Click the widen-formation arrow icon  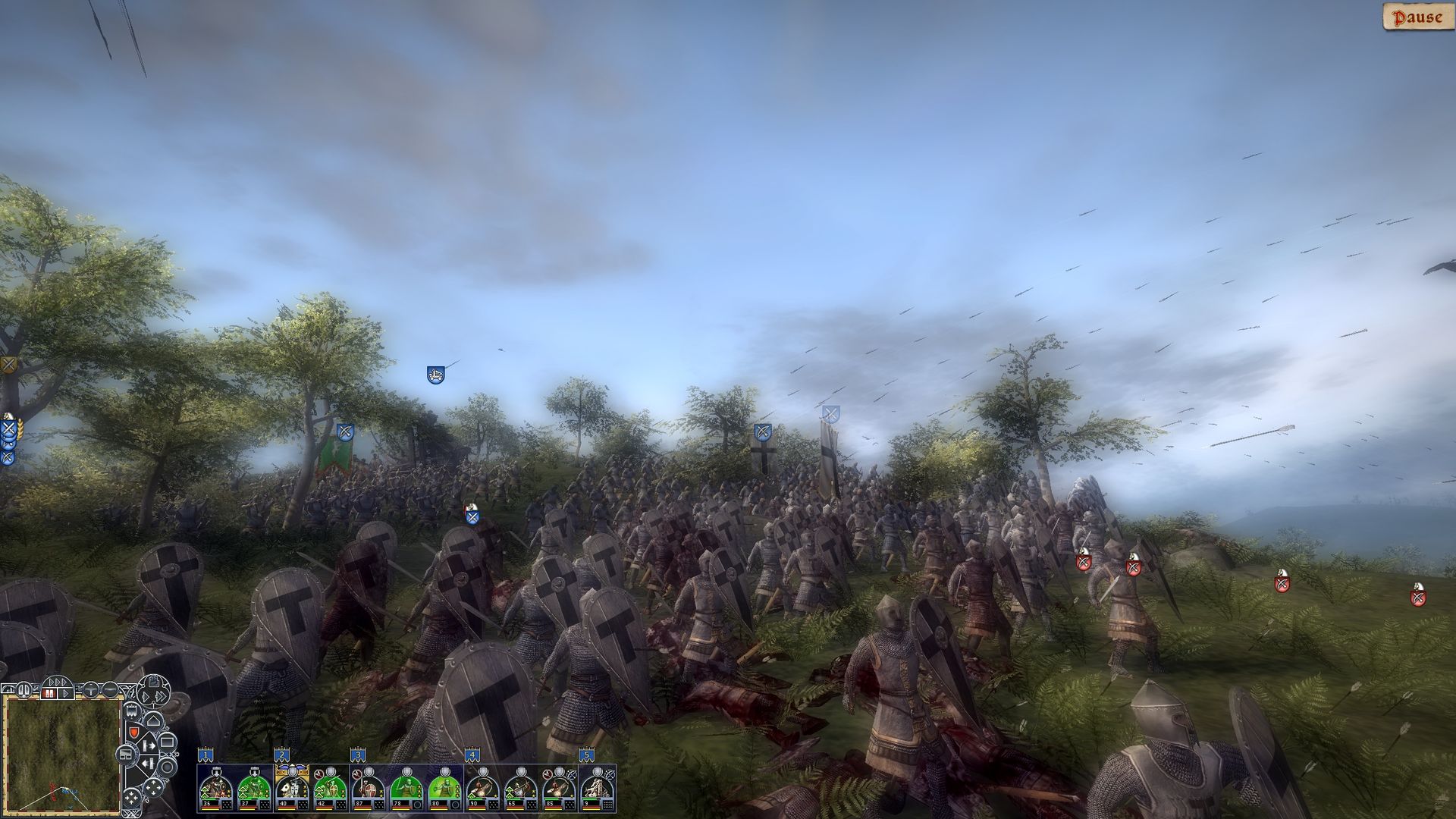click(x=148, y=745)
